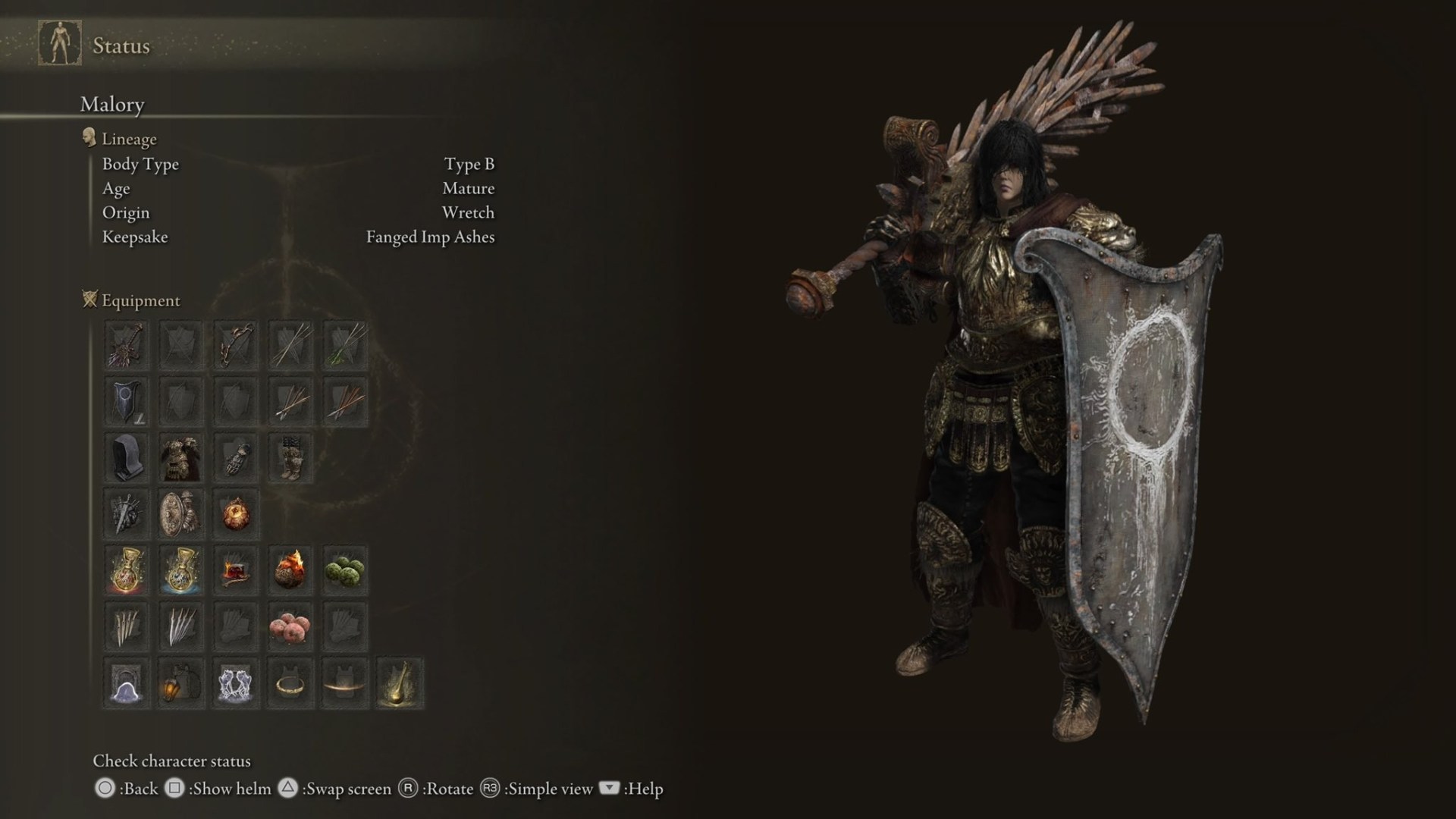Select the Flask of Cerulean Tears slot
The image size is (1456, 819).
click(x=180, y=569)
